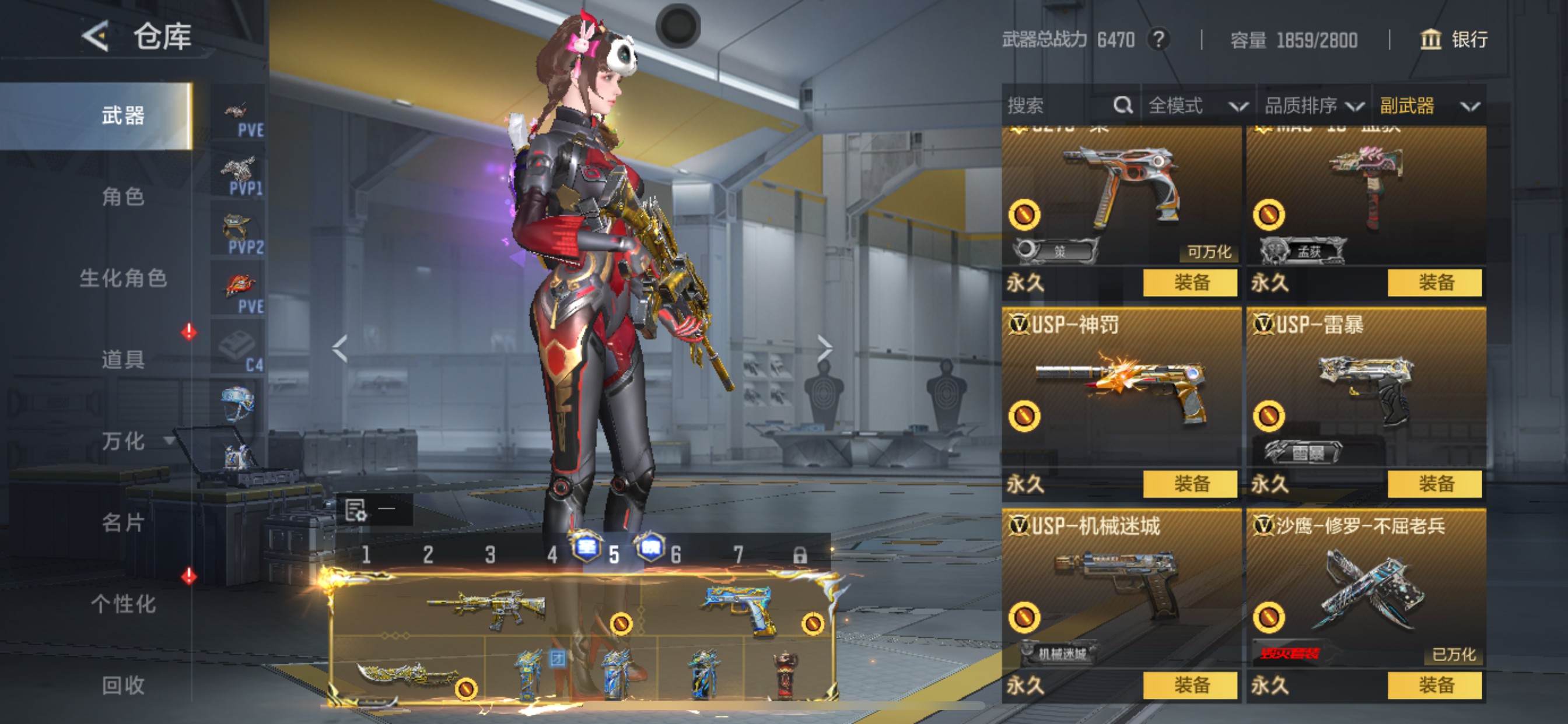Viewport: 1568px width, 724px height.
Task: Switch to the 角色 category
Action: coord(123,197)
